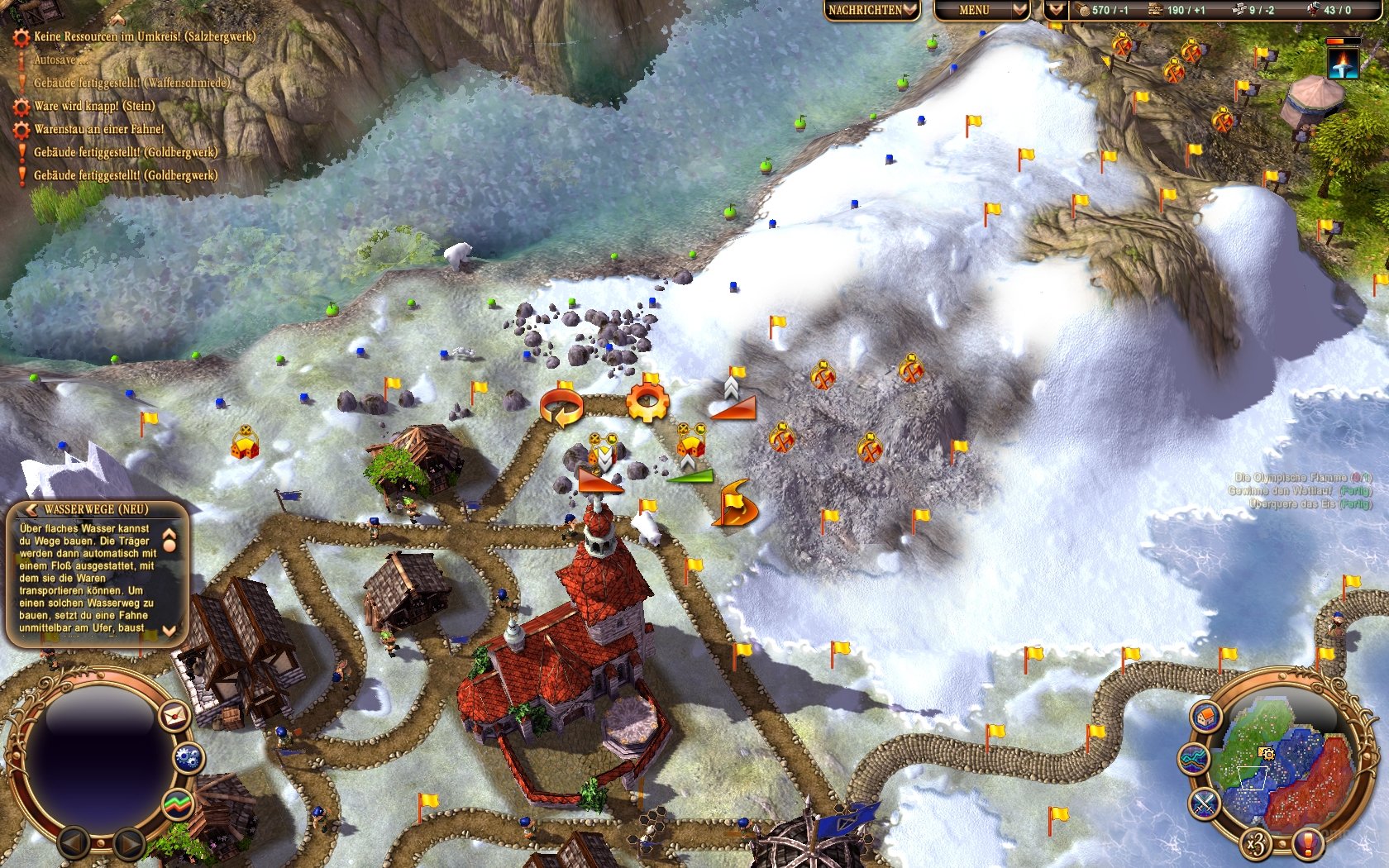The image size is (1389, 868).
Task: Open the Menu dropdown
Action: pos(981,10)
